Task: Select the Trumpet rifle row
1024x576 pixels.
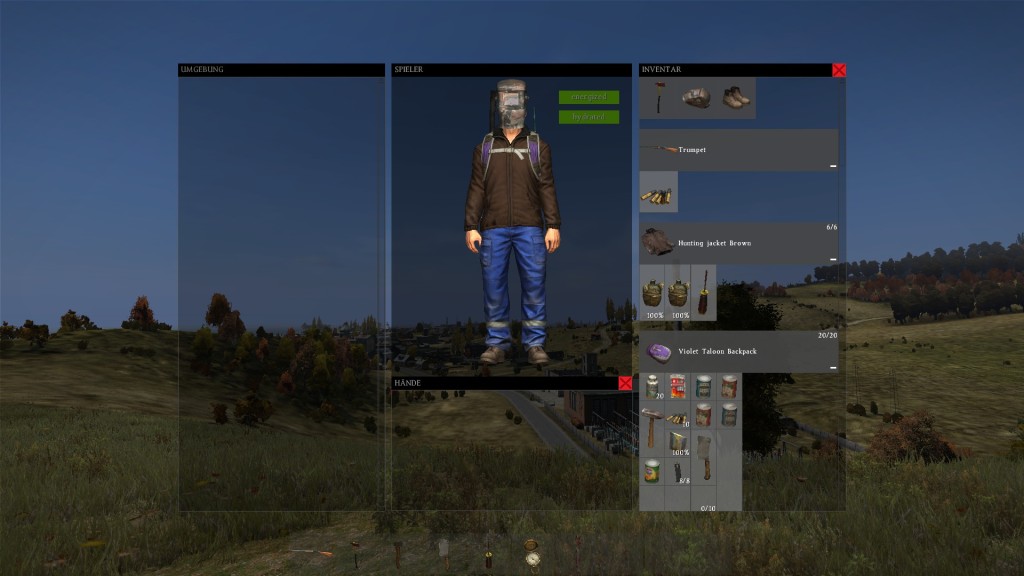Action: click(x=738, y=149)
